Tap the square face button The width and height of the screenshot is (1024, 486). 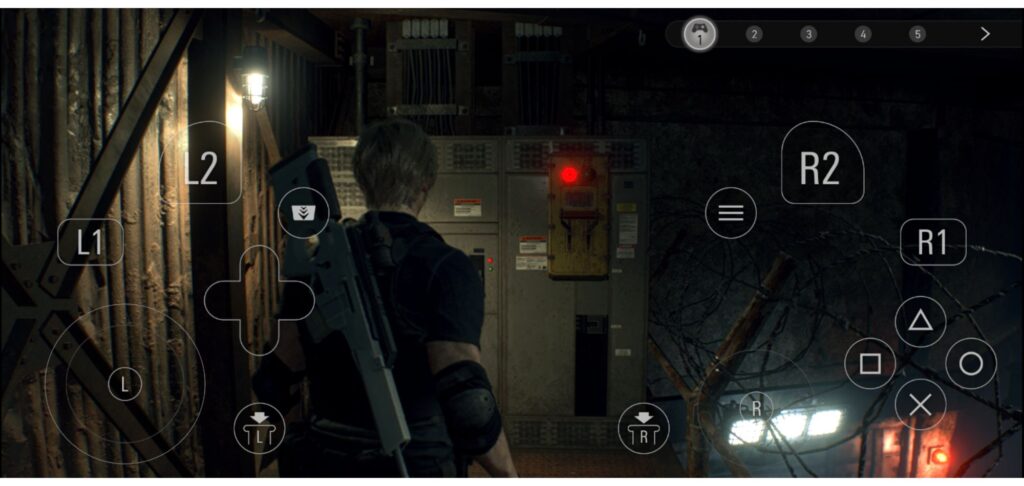870,363
